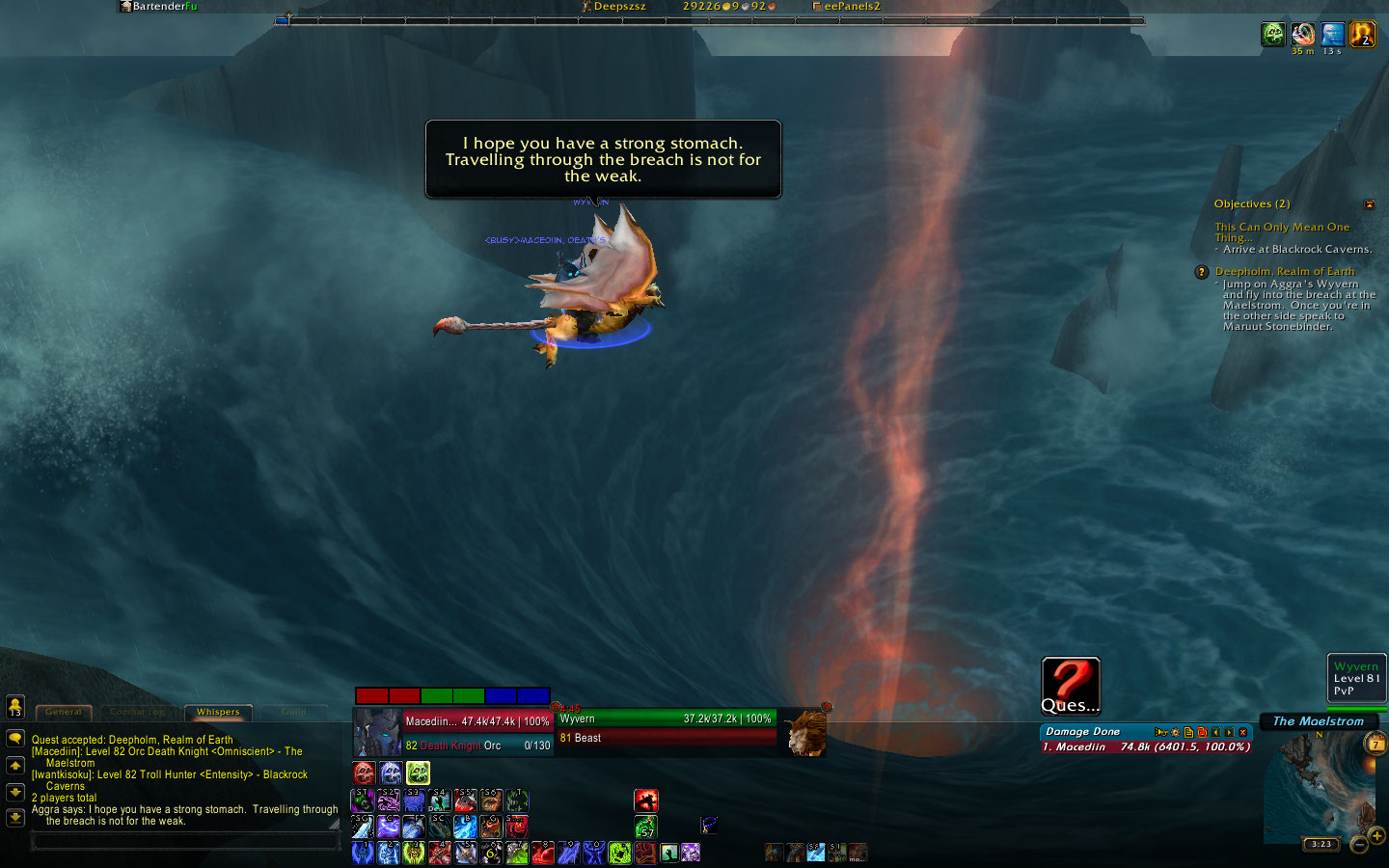Switch to the General chat tab
This screenshot has width=1389, height=868.
(x=64, y=712)
